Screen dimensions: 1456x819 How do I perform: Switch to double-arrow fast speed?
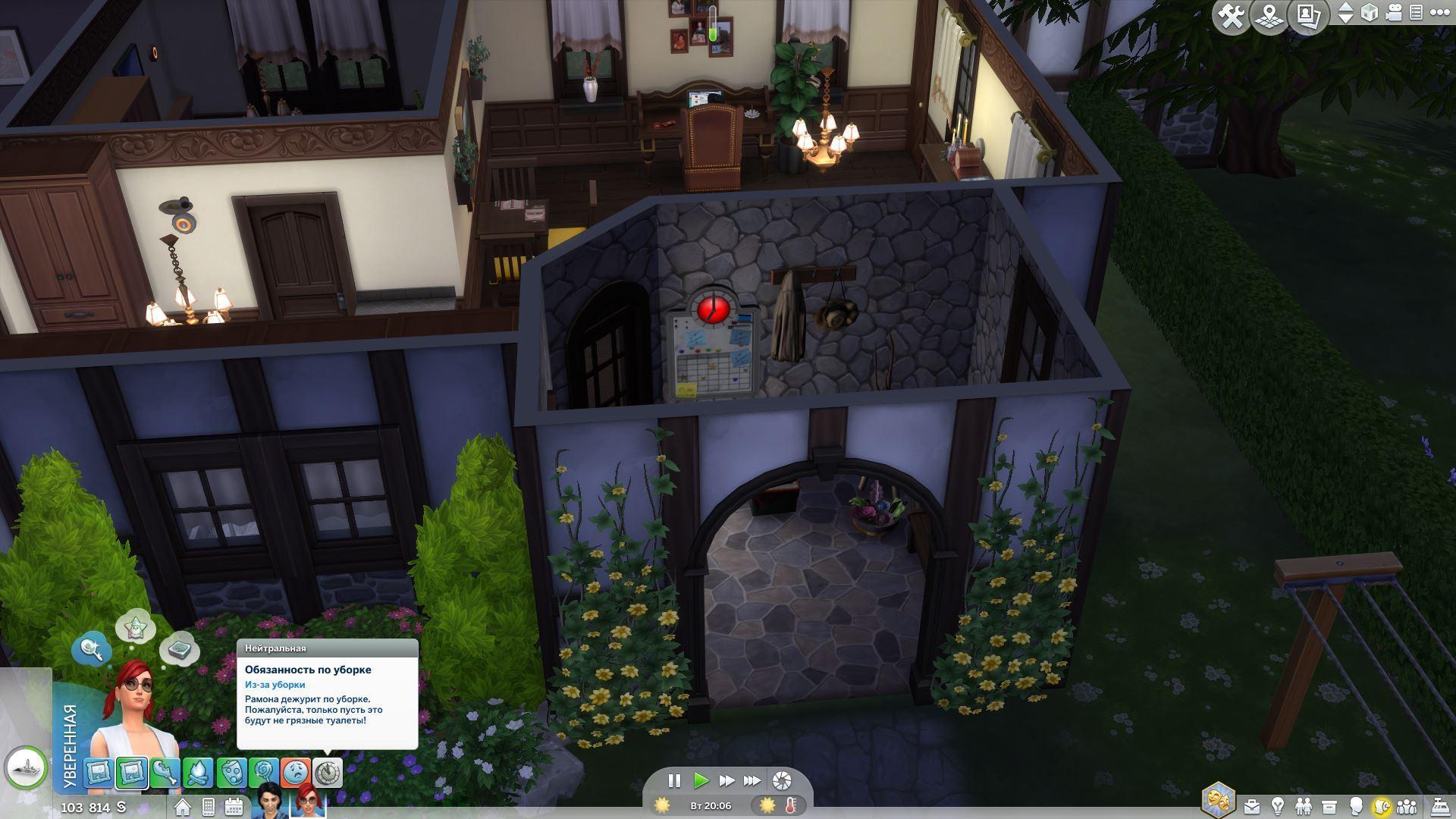(x=726, y=780)
